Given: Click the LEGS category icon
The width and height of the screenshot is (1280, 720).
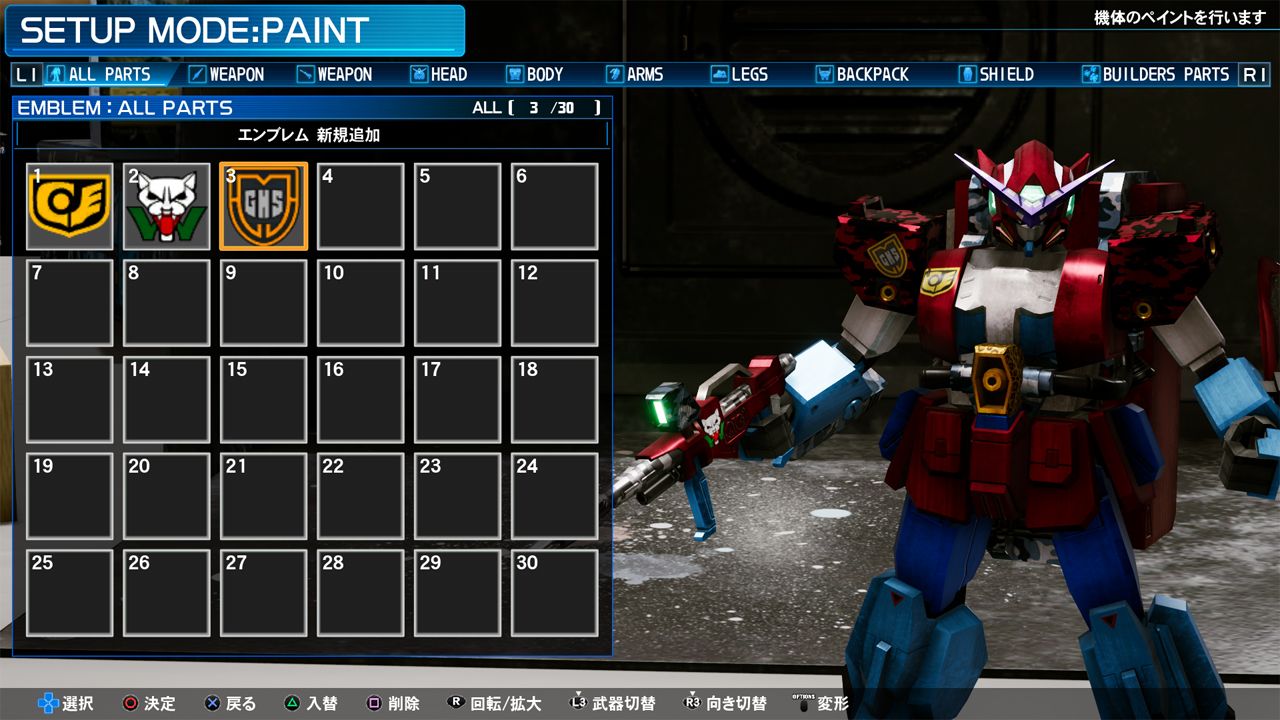Looking at the screenshot, I should [x=719, y=73].
